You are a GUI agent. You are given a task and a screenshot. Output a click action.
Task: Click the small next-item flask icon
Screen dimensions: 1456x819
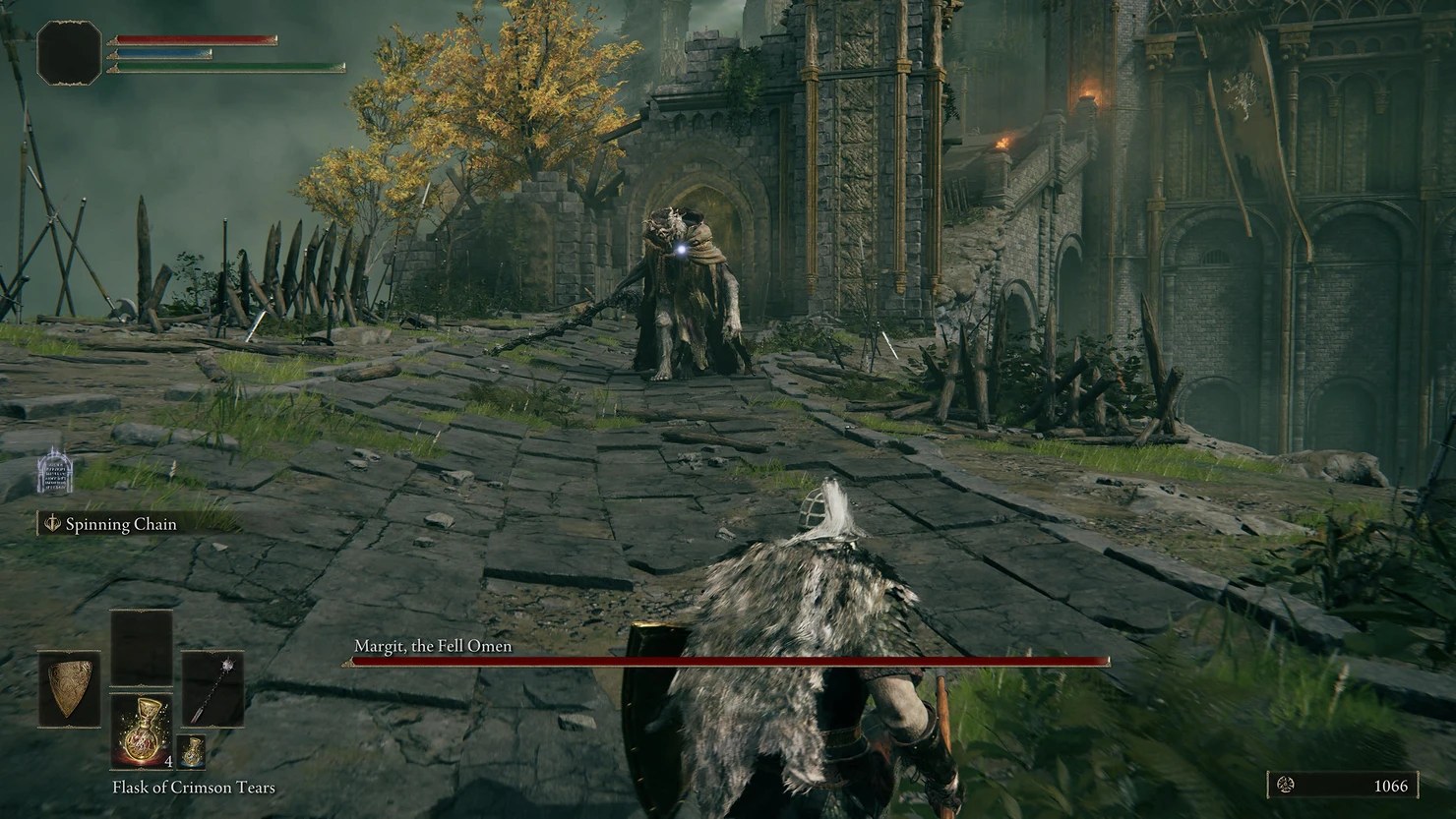(x=192, y=751)
